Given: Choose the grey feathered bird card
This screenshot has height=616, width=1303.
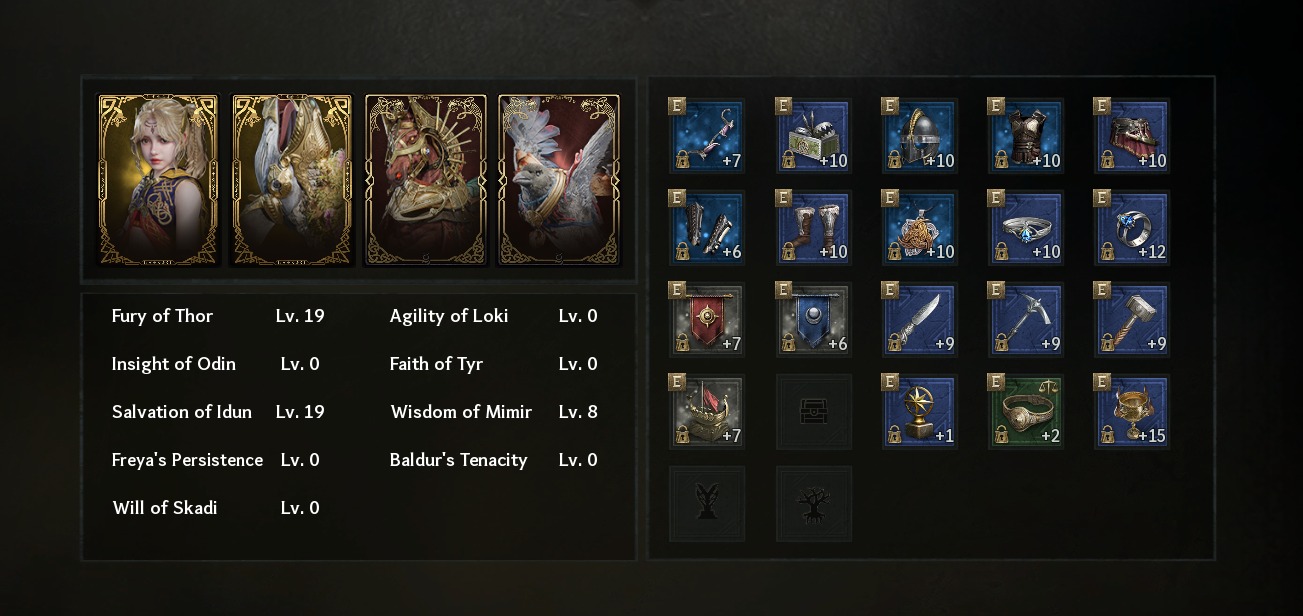Looking at the screenshot, I should (558, 180).
